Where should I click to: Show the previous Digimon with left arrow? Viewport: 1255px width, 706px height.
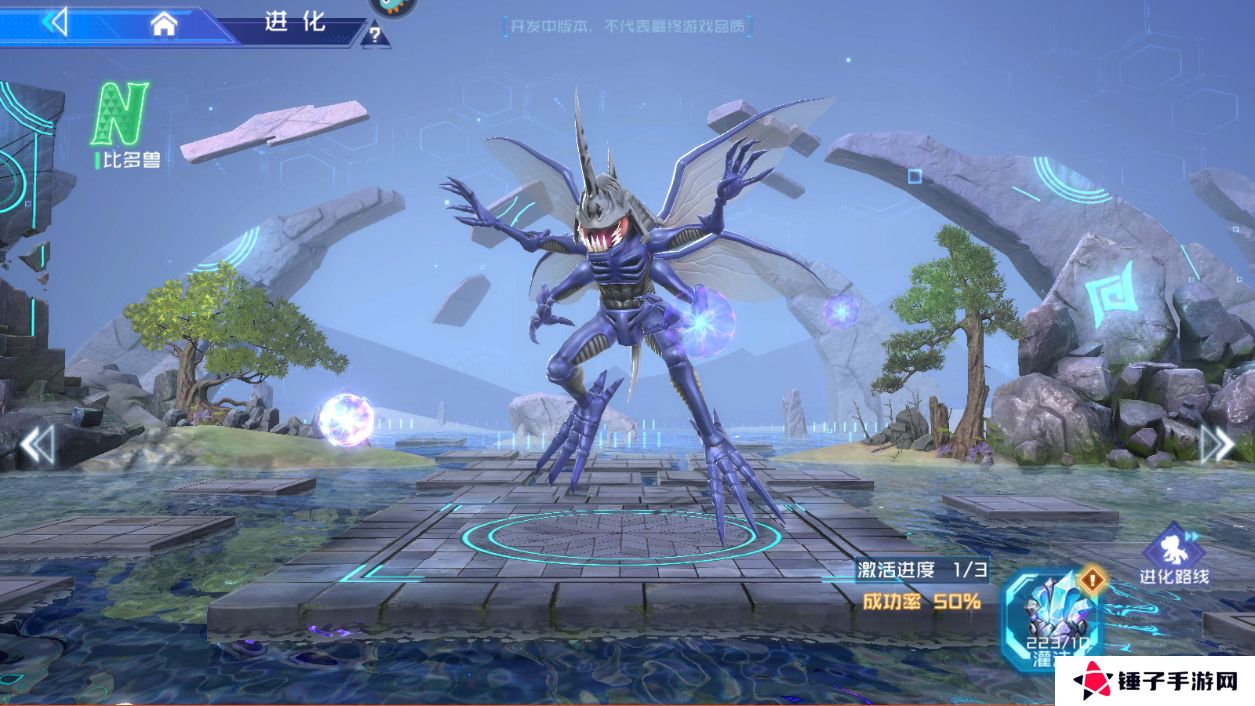[37, 445]
